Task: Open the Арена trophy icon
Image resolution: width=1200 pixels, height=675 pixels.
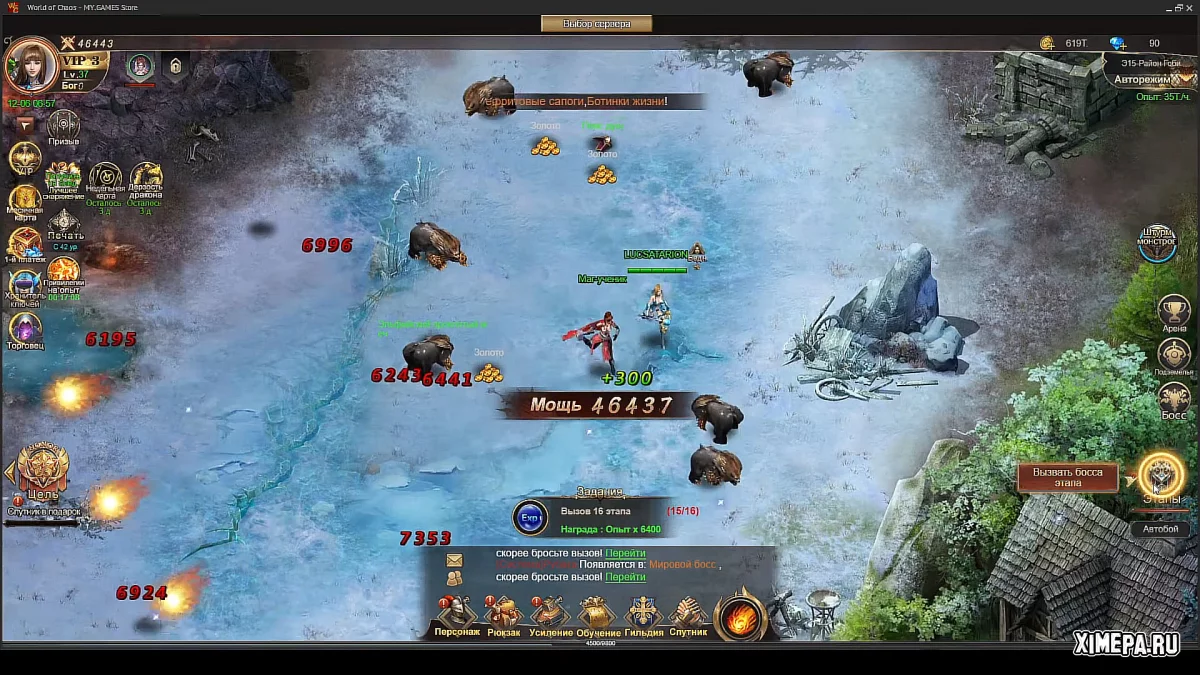Action: (1174, 312)
